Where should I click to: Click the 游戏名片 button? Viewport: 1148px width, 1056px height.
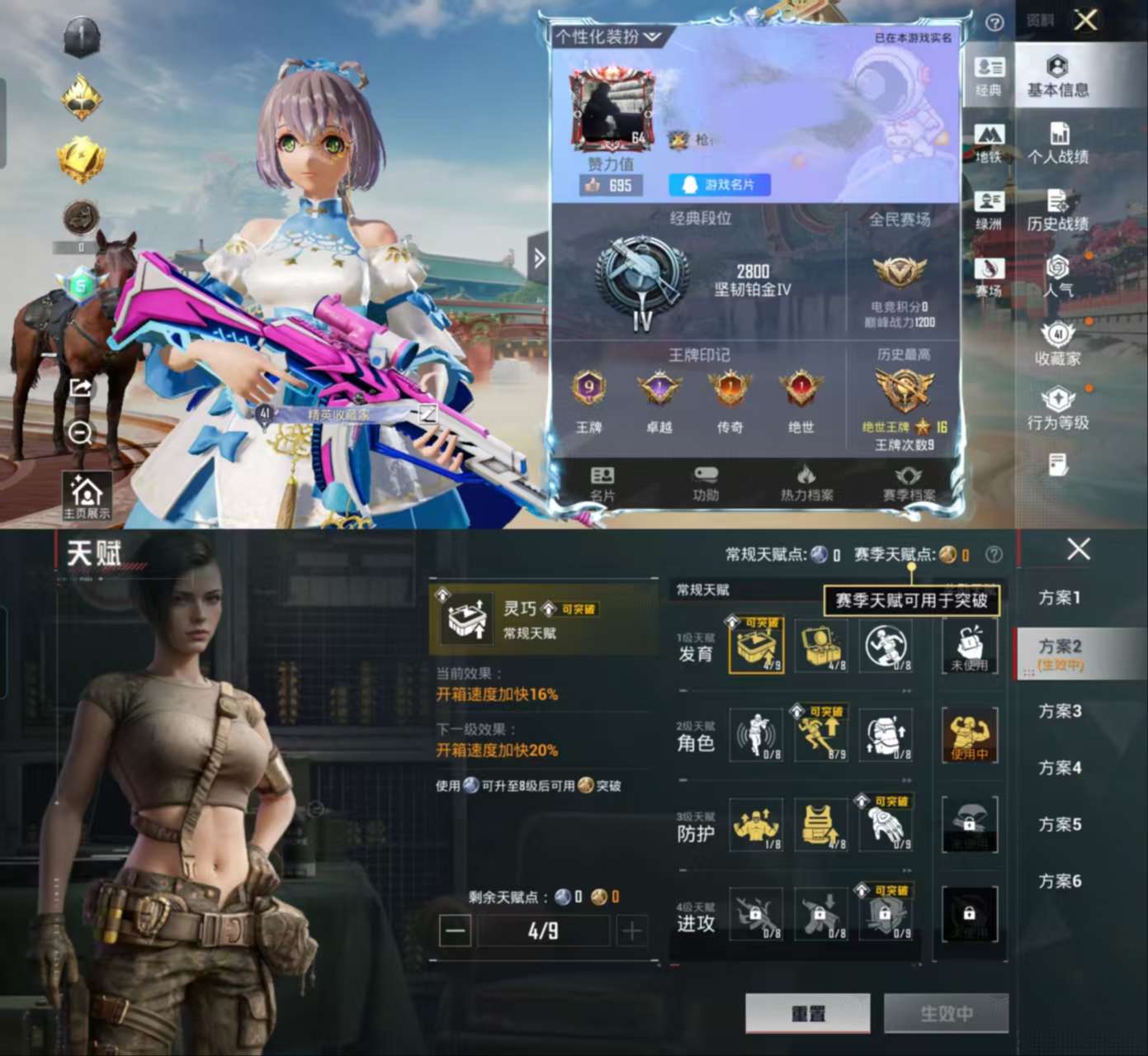coord(720,185)
